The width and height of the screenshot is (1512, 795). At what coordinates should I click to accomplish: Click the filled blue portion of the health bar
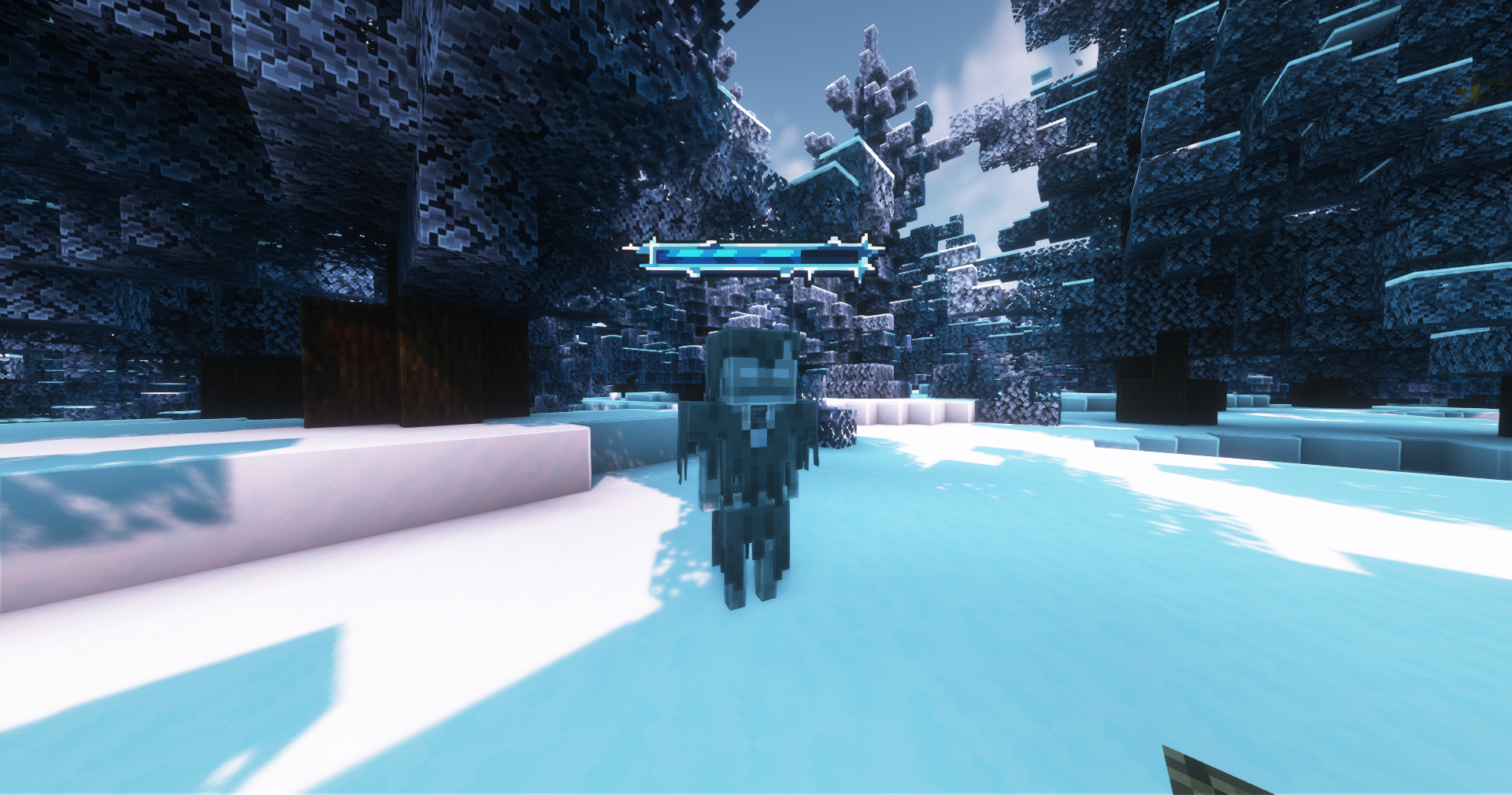coord(724,254)
